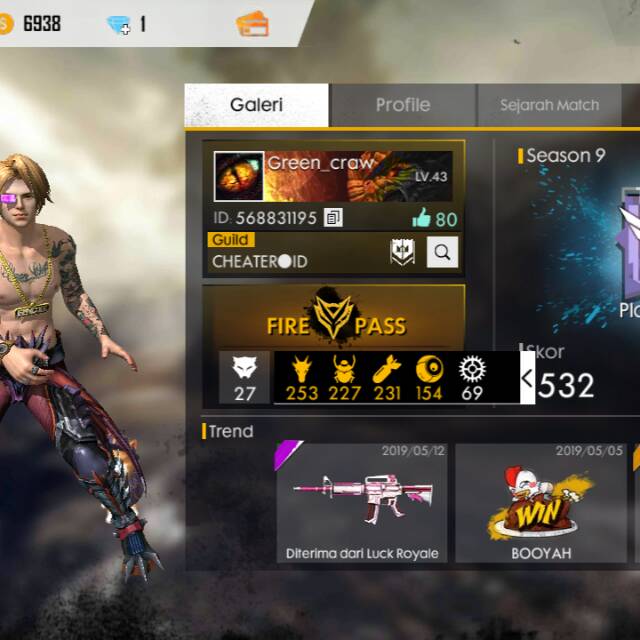640x640 pixels.
Task: Open the orange card wallet icon
Action: pos(252,24)
